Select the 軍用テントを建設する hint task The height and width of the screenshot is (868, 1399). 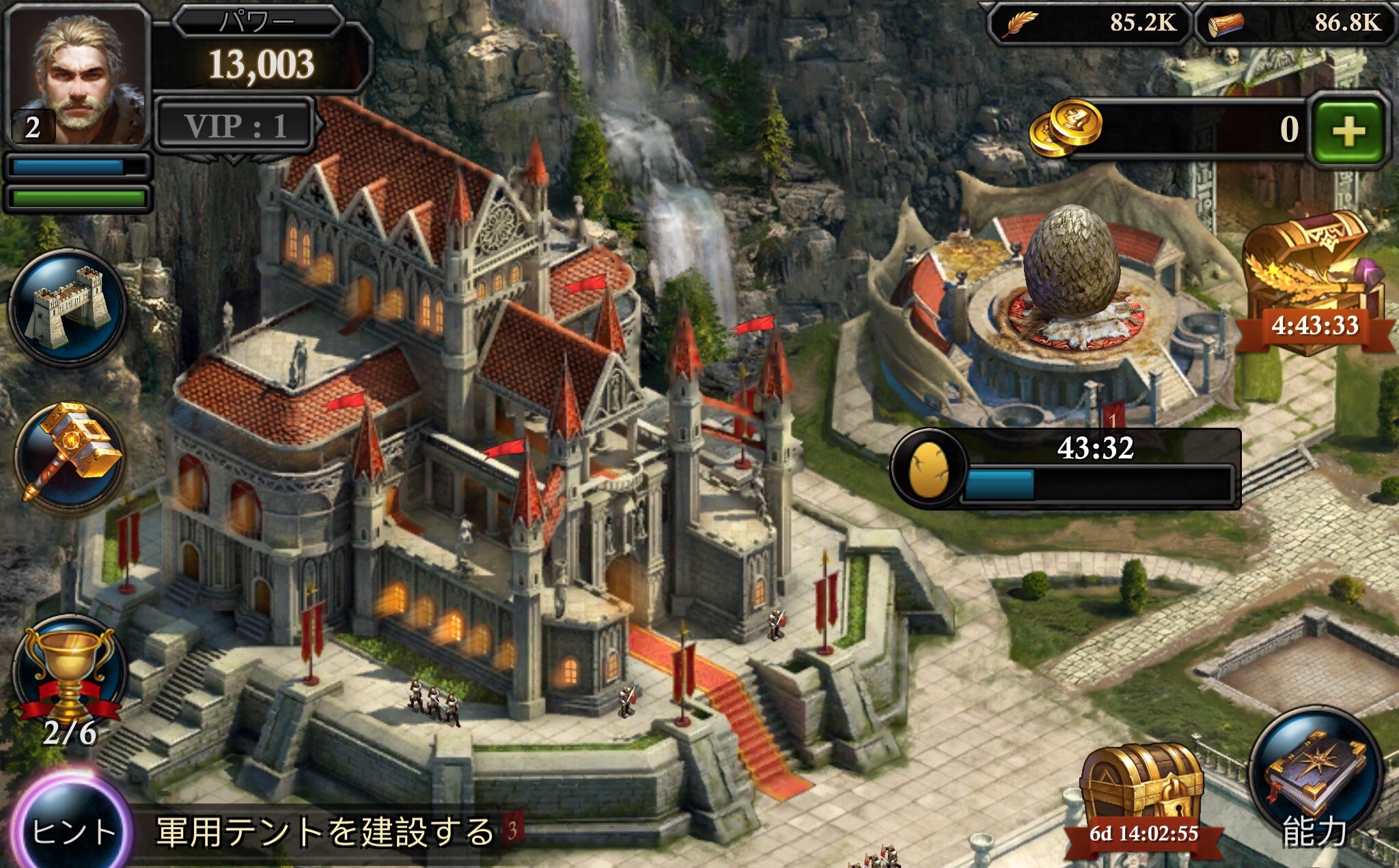(325, 832)
